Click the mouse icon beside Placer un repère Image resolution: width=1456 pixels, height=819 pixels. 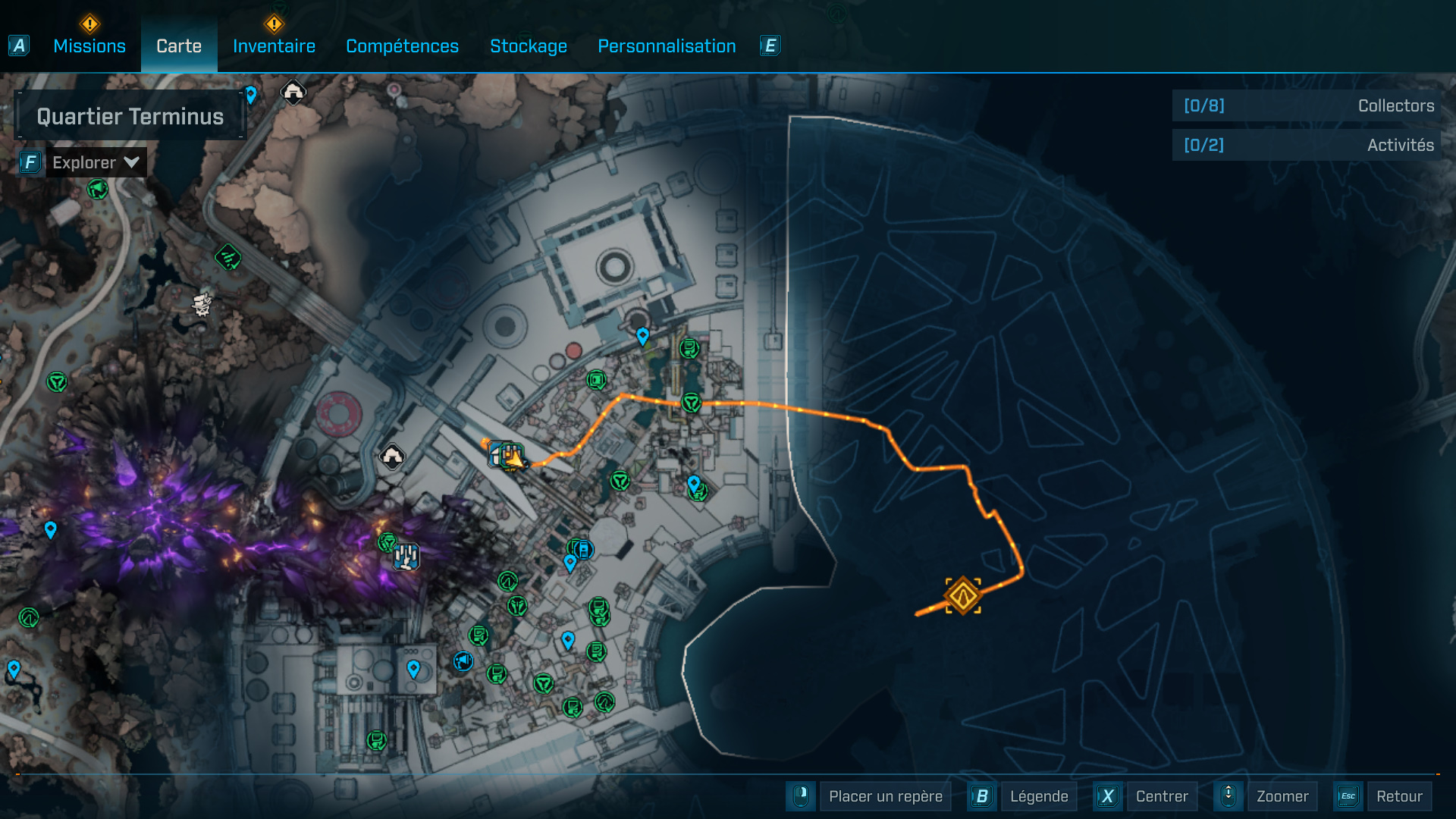coord(801,796)
